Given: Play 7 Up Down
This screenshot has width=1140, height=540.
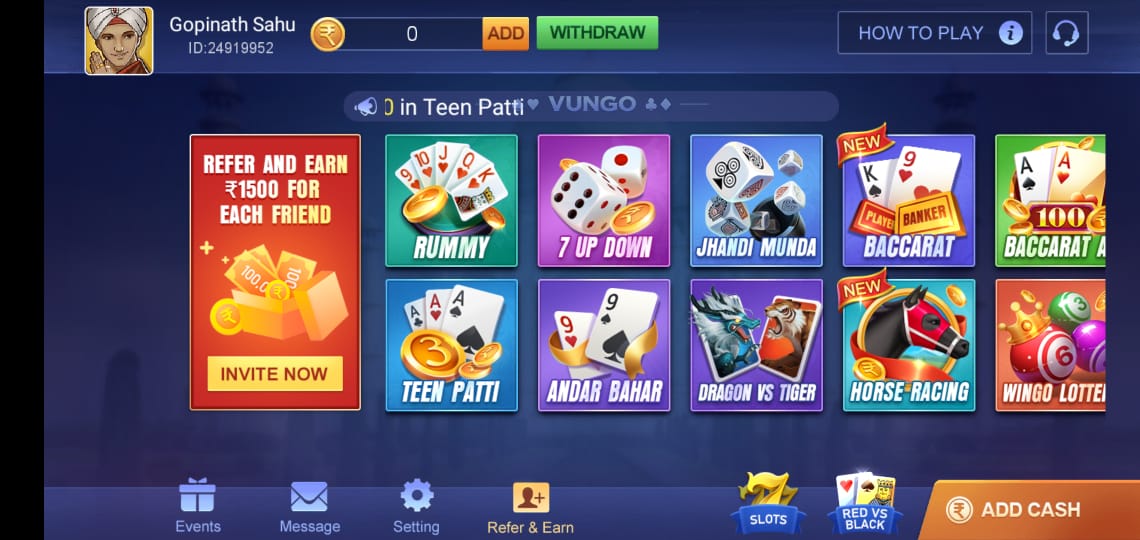Looking at the screenshot, I should click(604, 201).
